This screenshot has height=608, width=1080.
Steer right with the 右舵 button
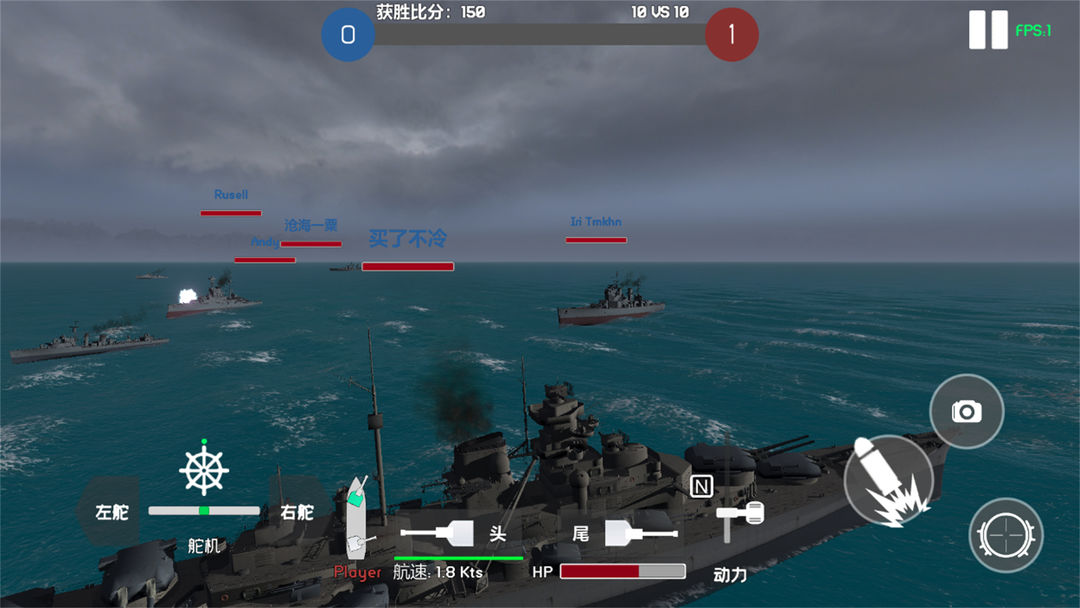[x=297, y=512]
